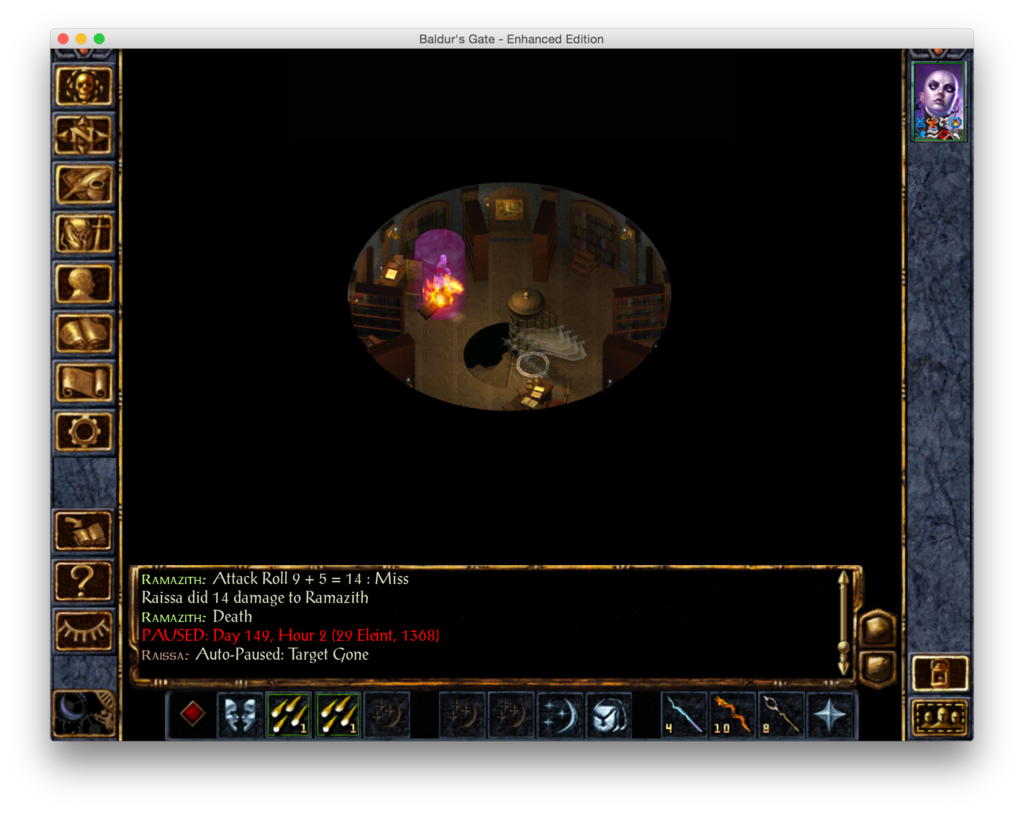Open the four-pointed star special abilities button
Screen dimensions: 1024x813
click(x=831, y=715)
